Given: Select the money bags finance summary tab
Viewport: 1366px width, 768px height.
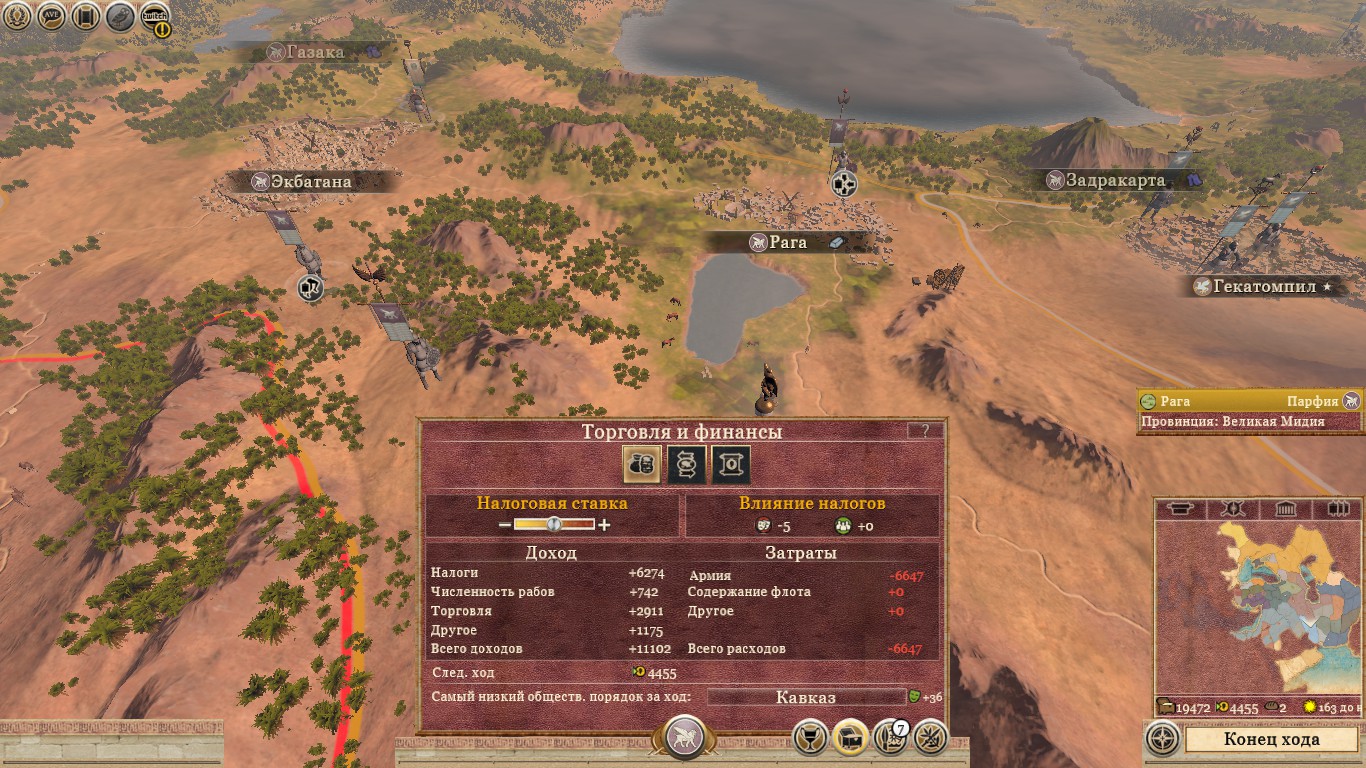Looking at the screenshot, I should pos(642,465).
